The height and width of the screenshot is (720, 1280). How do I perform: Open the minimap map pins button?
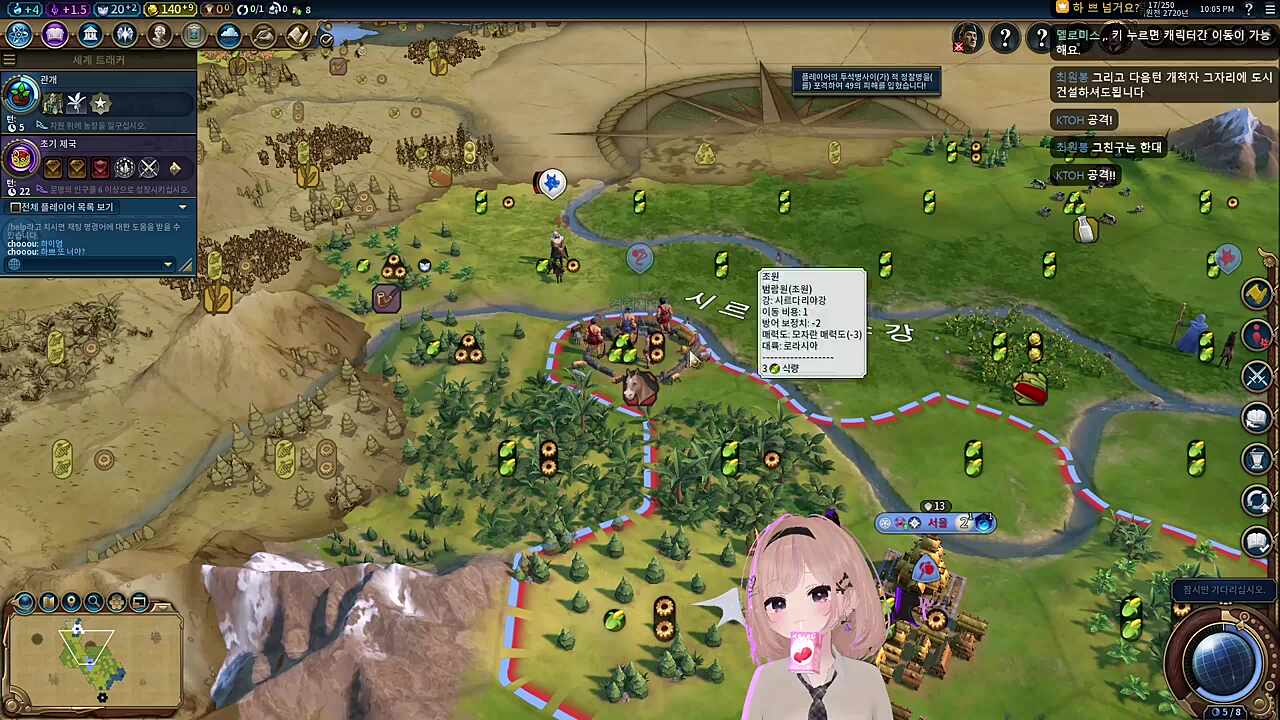click(71, 602)
